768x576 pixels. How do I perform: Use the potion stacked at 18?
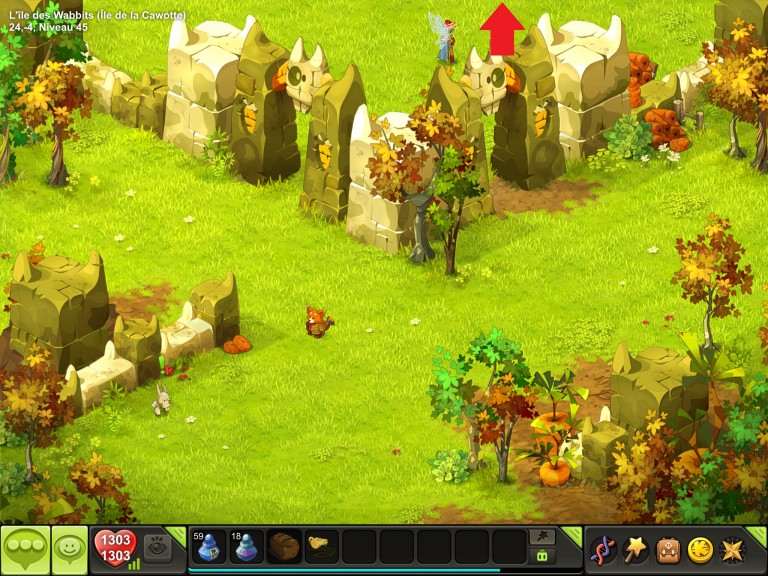click(x=246, y=547)
